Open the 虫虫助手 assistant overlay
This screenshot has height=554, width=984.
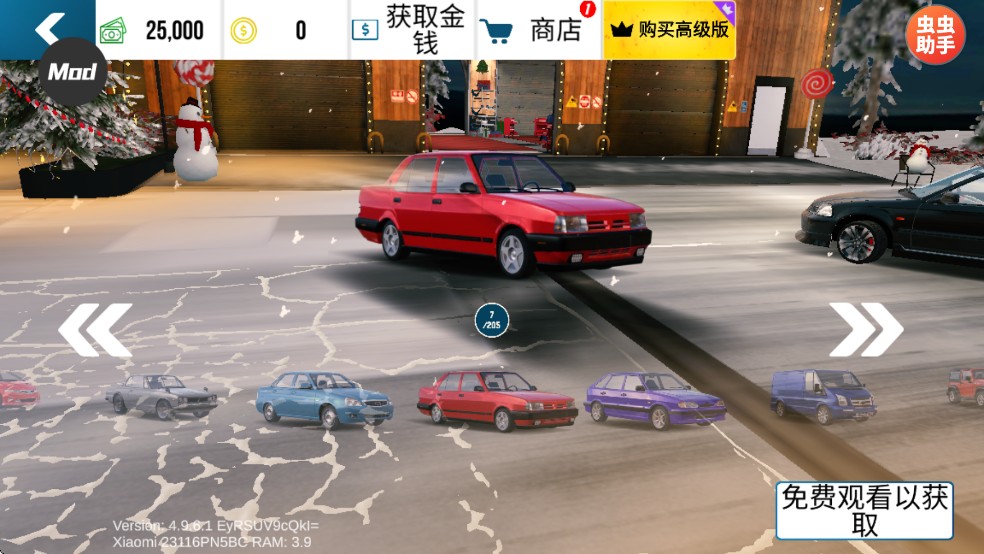[x=935, y=35]
